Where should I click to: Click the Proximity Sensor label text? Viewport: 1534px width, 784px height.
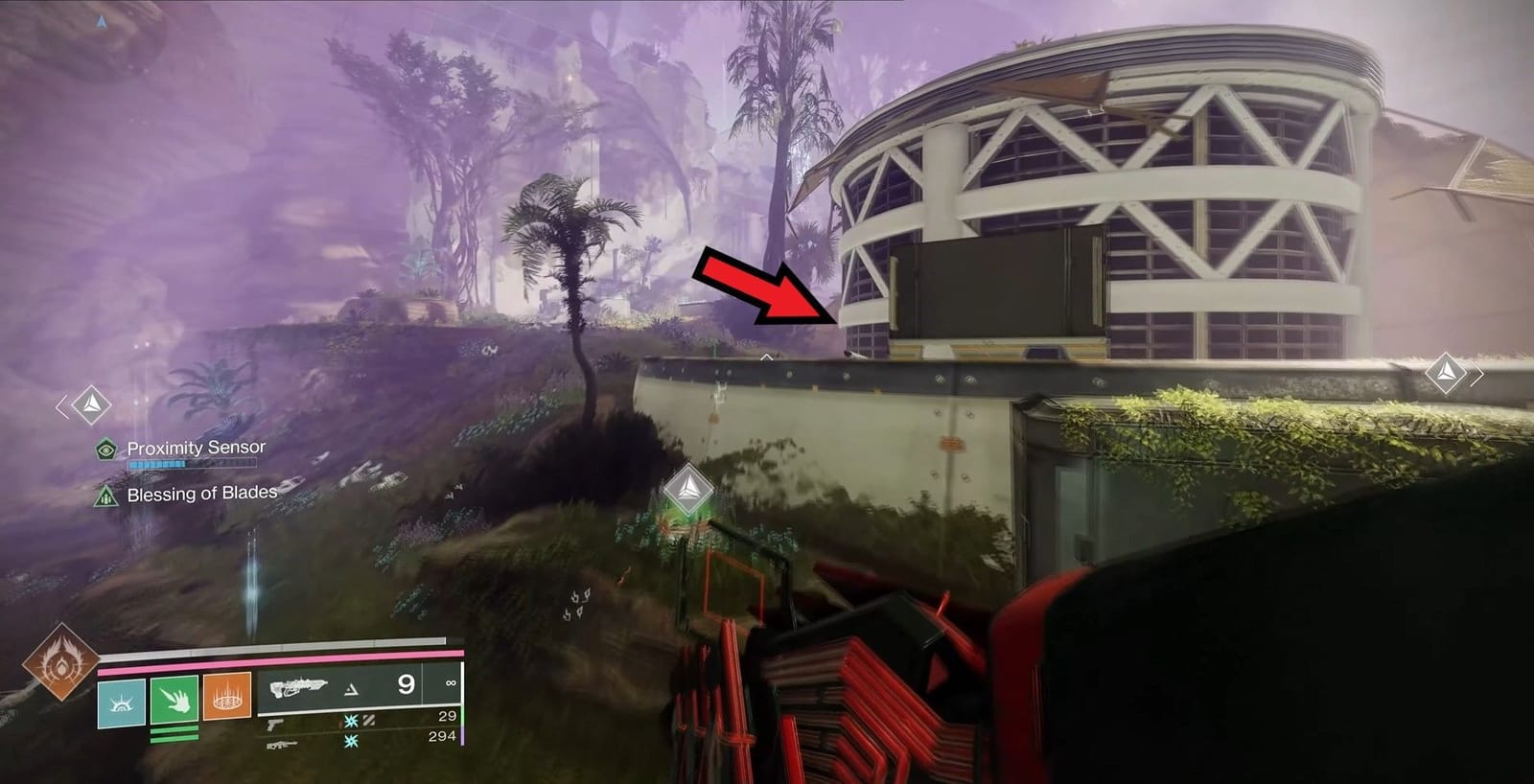[x=196, y=447]
